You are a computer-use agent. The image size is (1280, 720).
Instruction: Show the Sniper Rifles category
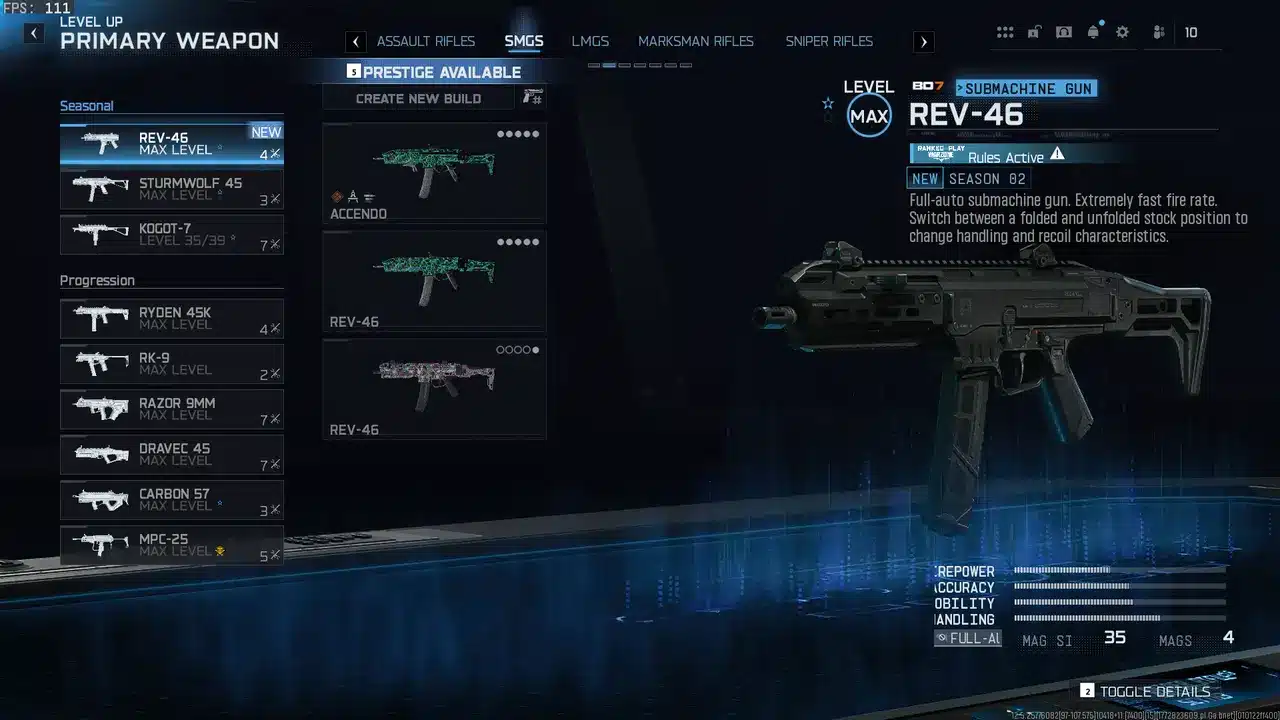click(x=829, y=41)
